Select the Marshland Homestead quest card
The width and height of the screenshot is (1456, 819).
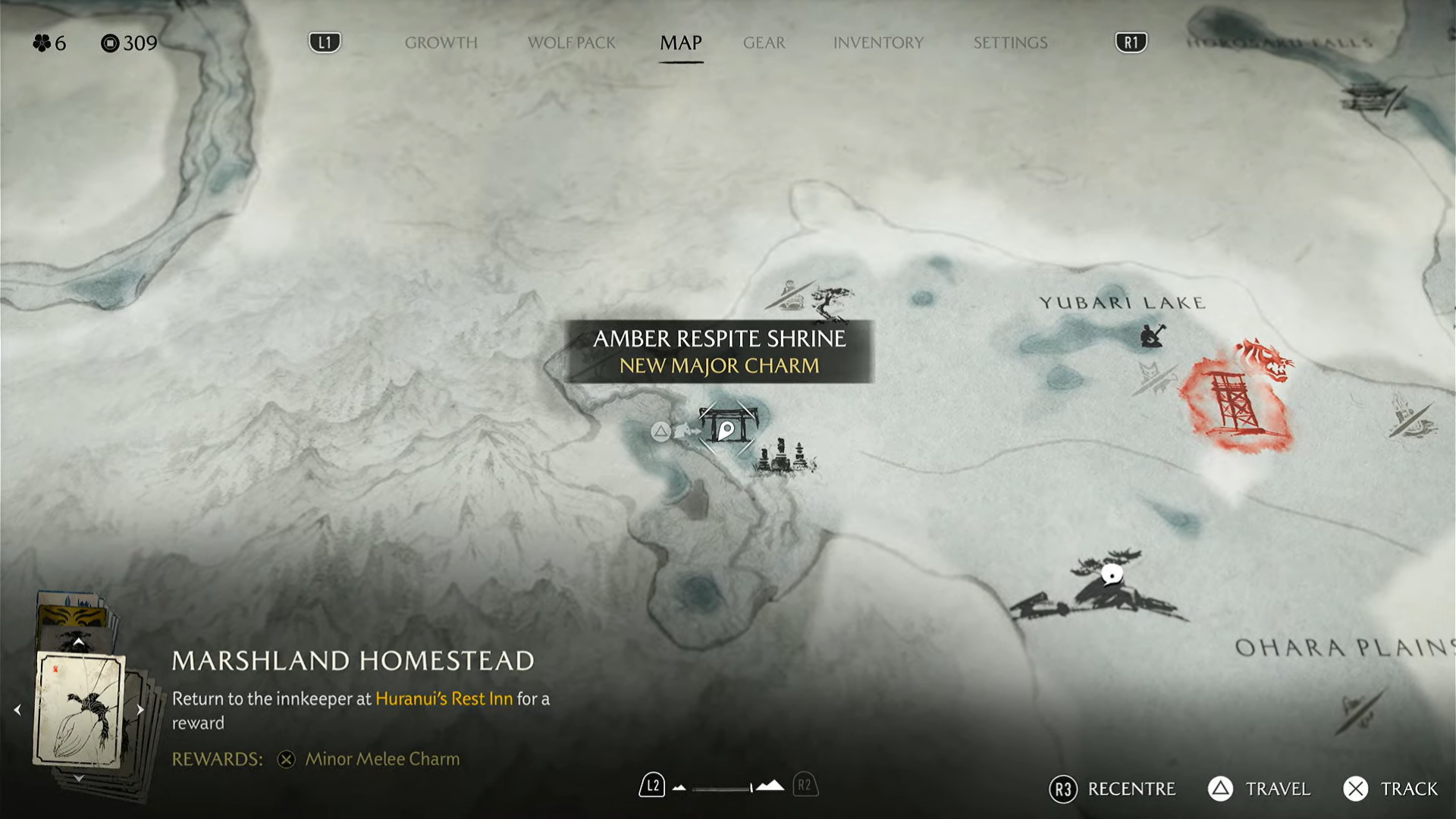(79, 710)
